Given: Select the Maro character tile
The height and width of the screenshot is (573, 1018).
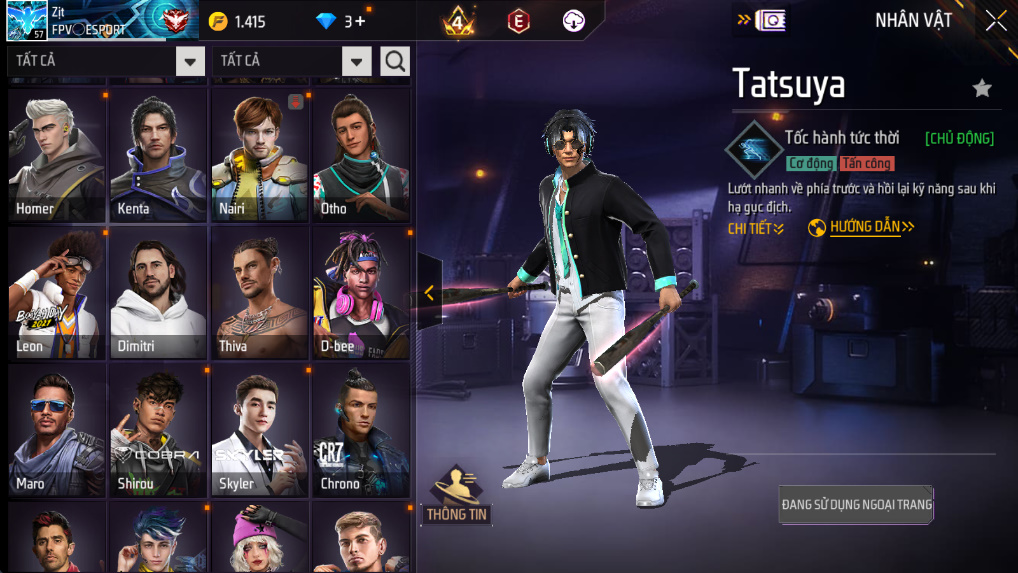Looking at the screenshot, I should pyautogui.click(x=57, y=430).
